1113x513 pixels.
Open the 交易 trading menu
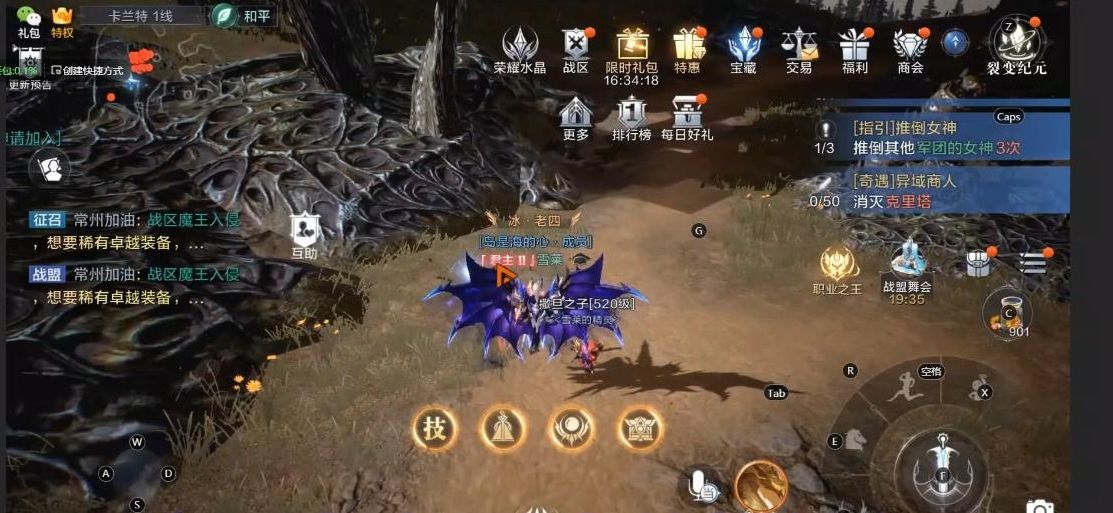point(799,48)
